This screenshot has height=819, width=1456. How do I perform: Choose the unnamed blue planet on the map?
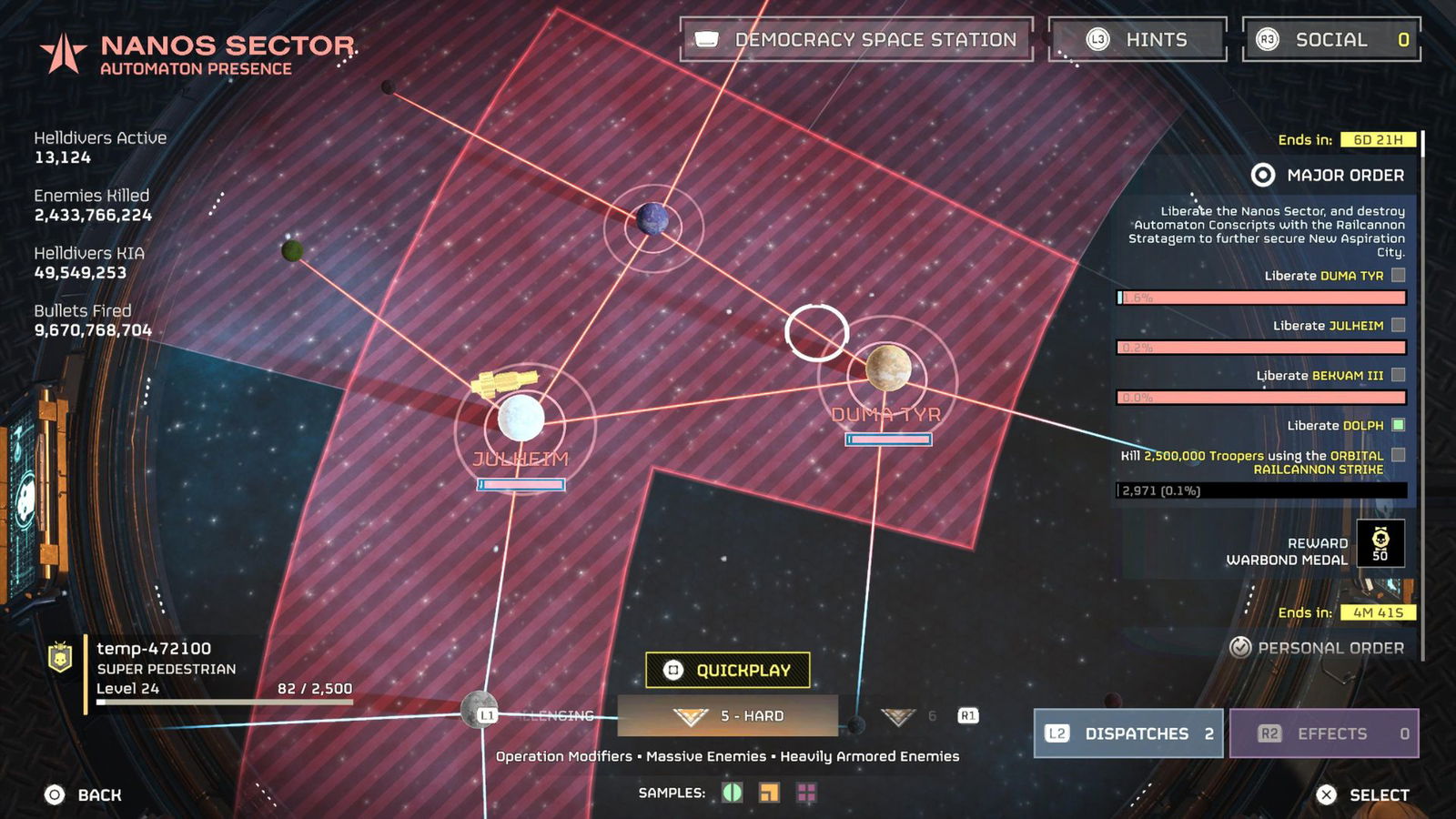click(652, 219)
